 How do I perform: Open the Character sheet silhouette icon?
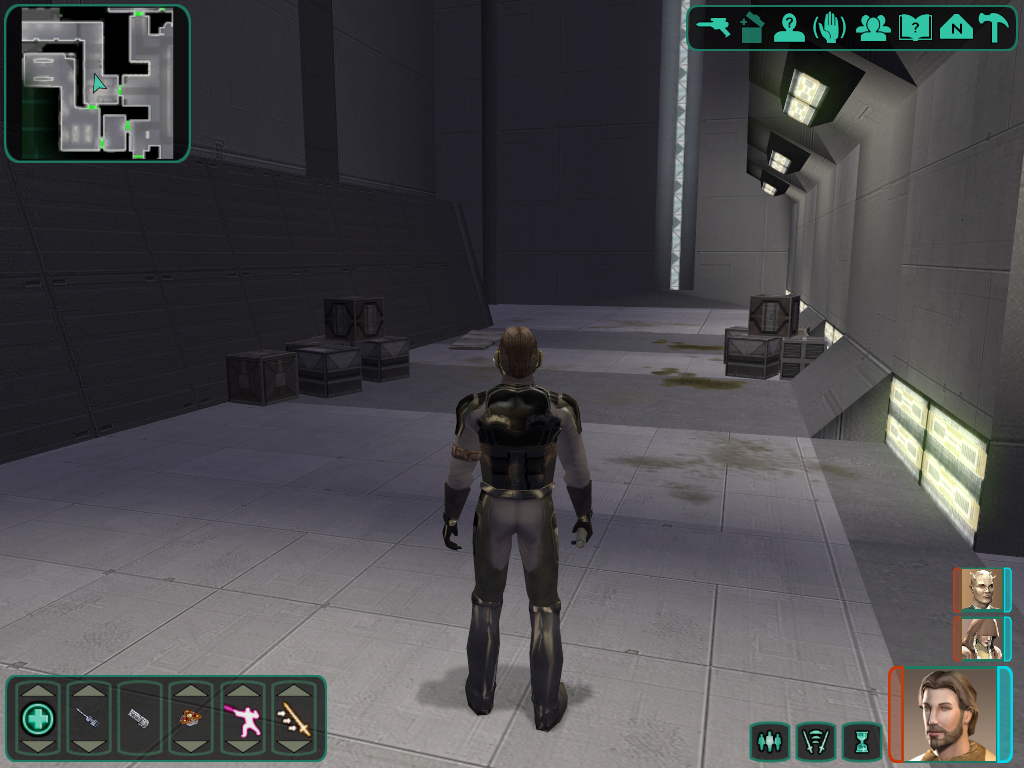789,28
